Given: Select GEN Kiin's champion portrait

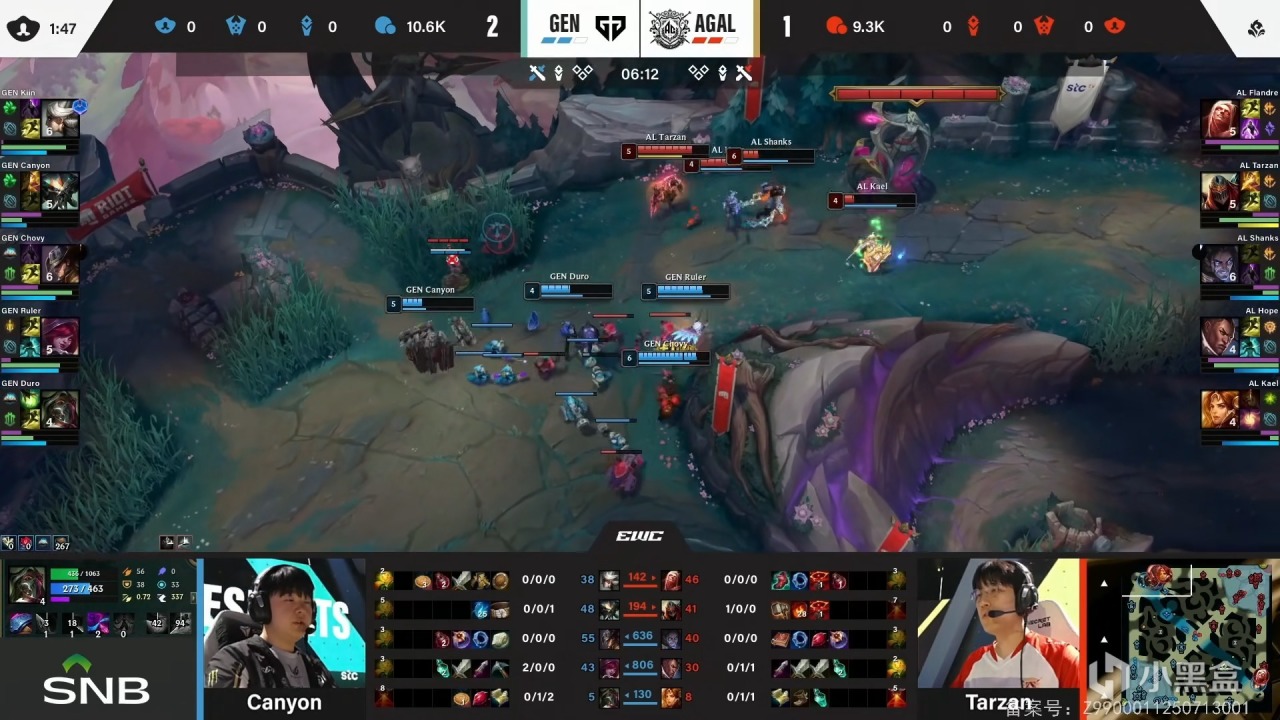Looking at the screenshot, I should point(60,119).
